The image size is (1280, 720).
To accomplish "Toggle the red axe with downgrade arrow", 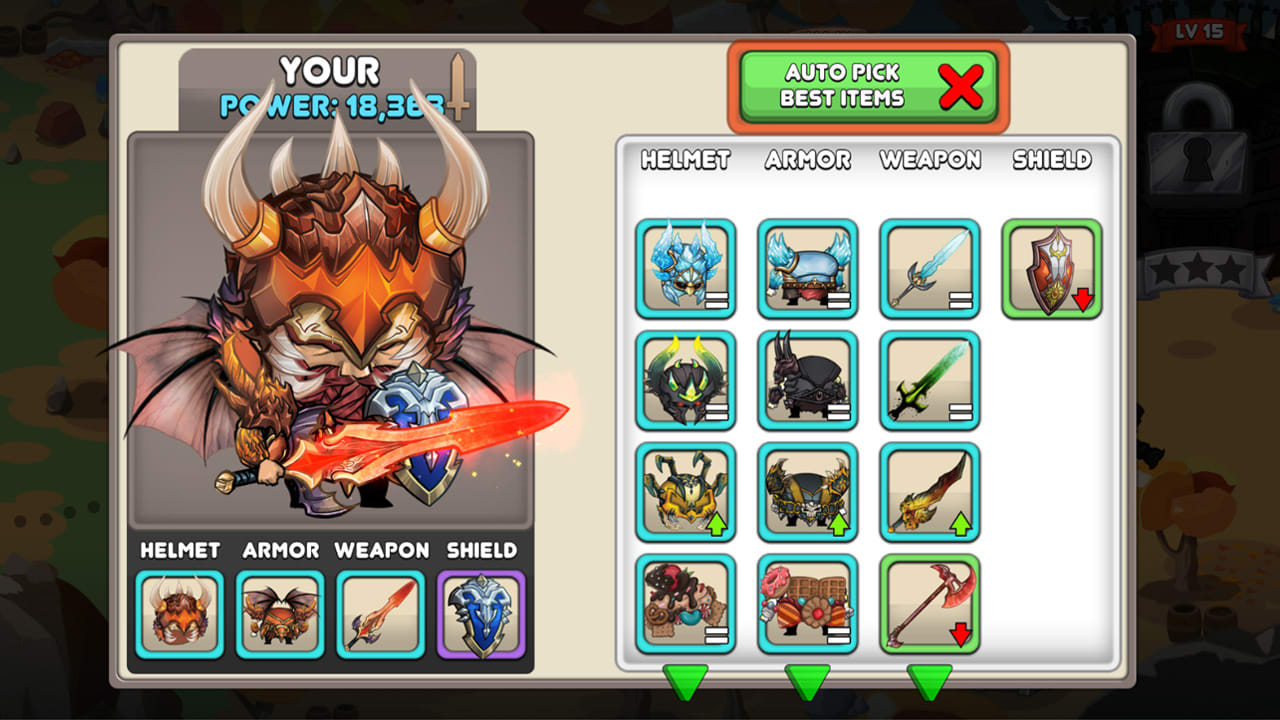I will 929,604.
